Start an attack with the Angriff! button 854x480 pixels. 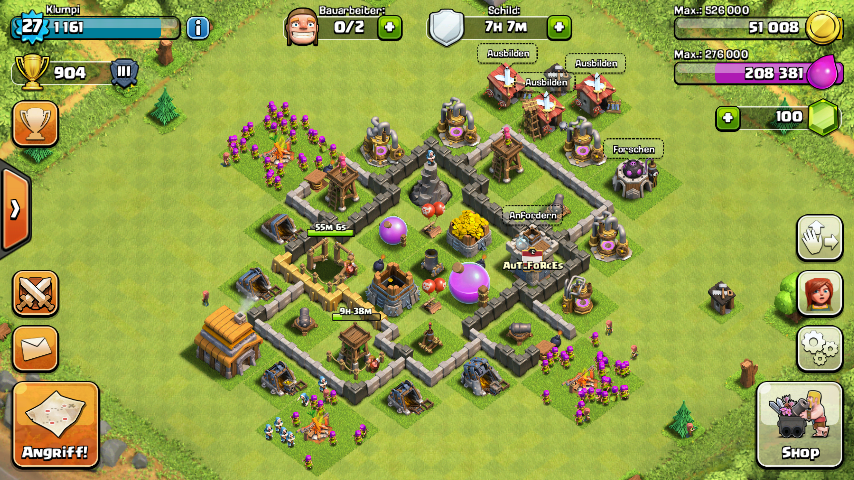tap(56, 424)
